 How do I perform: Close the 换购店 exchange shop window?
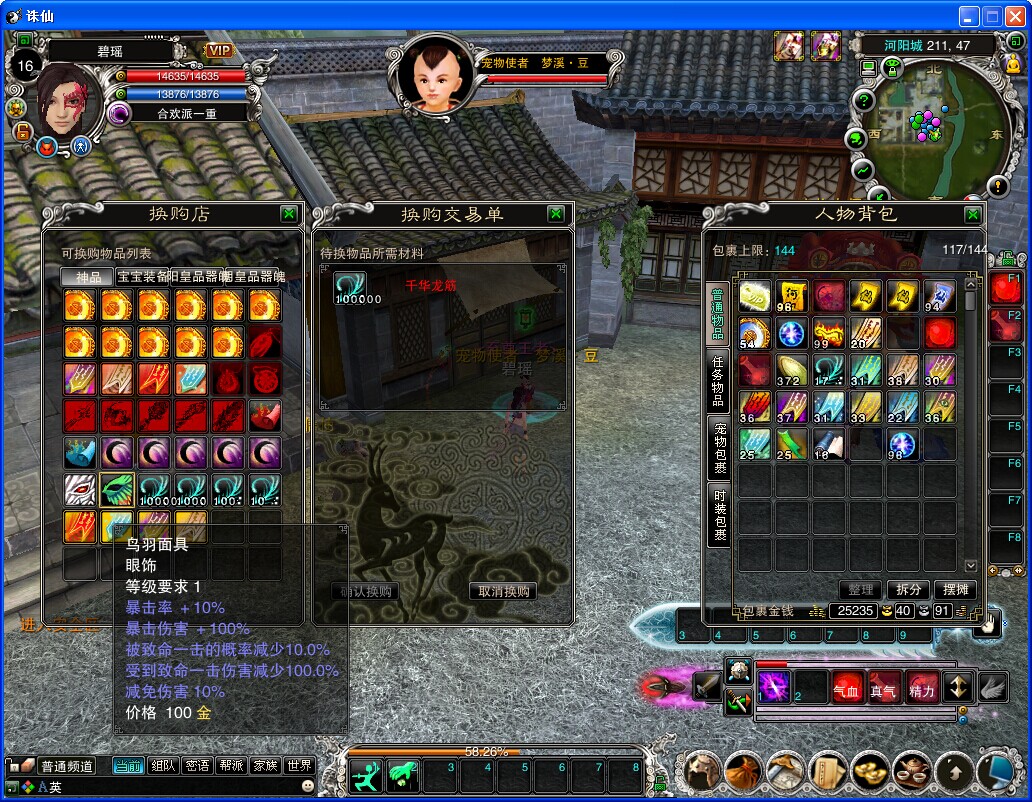[288, 214]
